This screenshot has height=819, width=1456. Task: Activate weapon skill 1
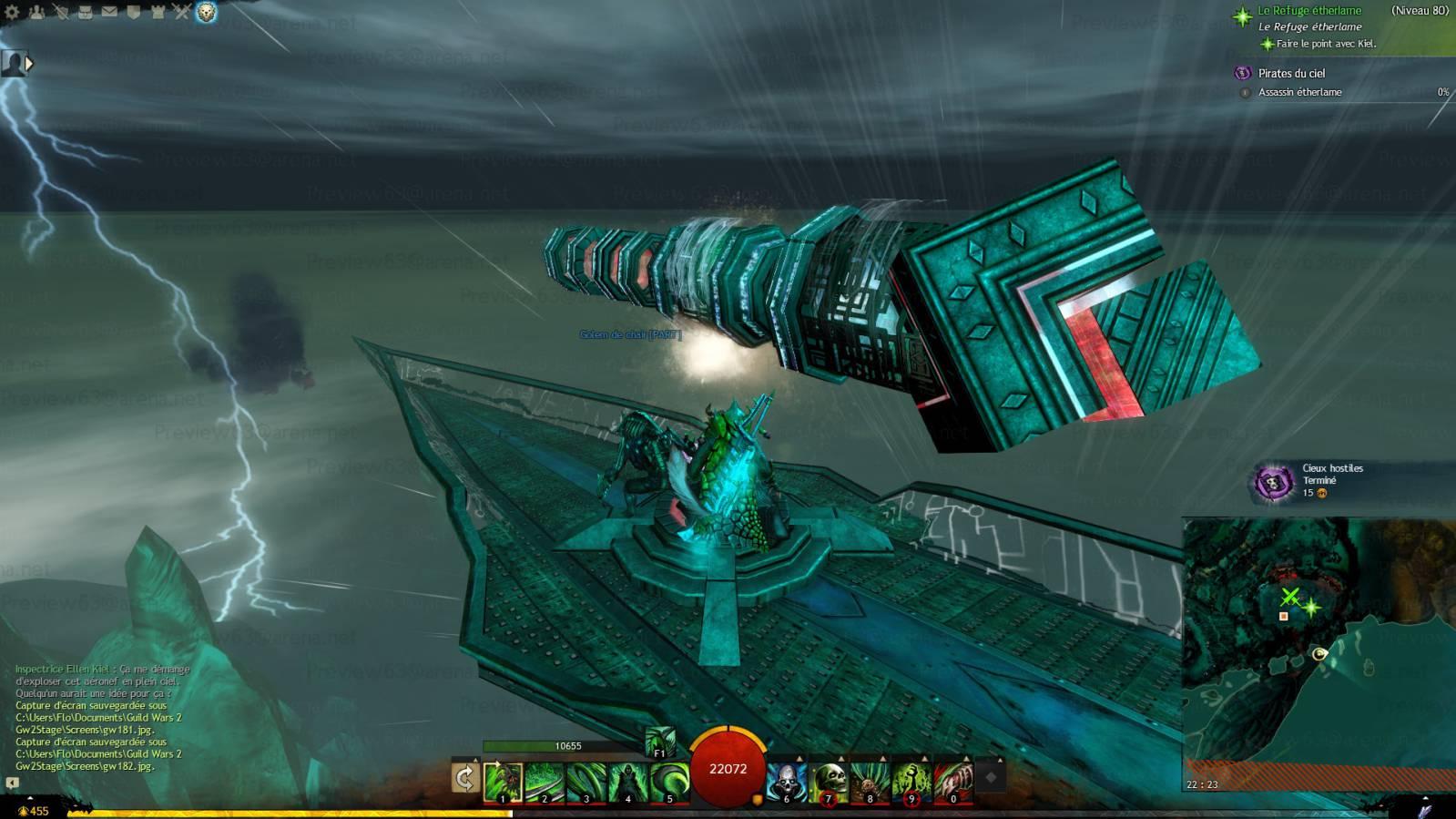point(503,782)
